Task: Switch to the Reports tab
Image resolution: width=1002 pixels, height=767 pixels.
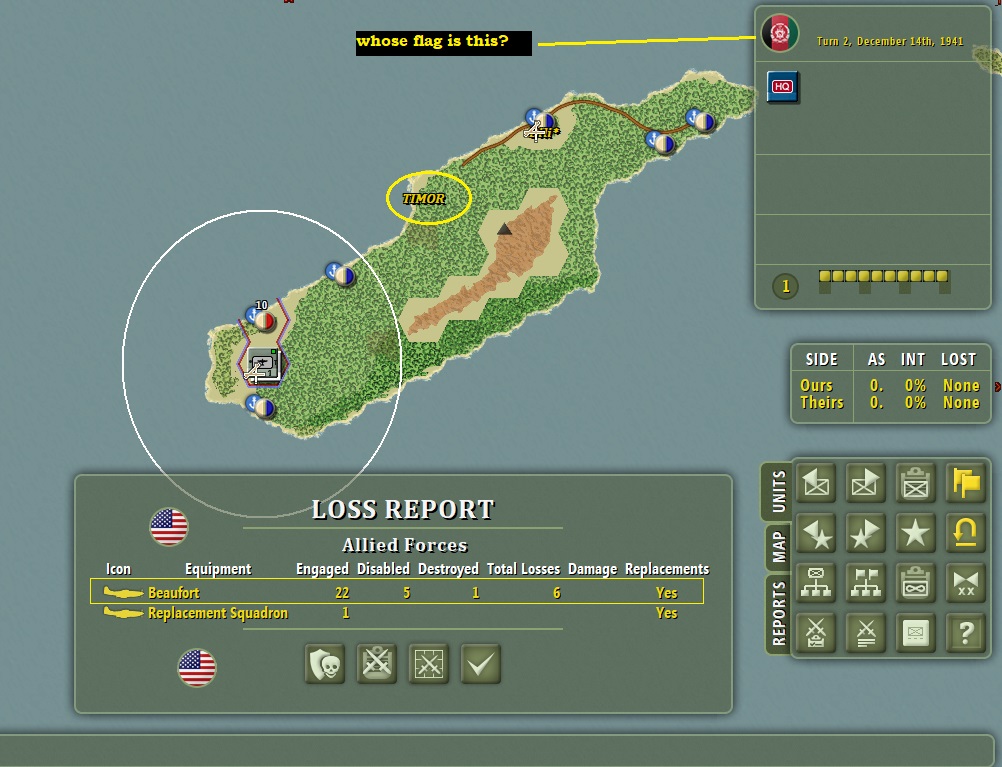Action: pos(779,613)
